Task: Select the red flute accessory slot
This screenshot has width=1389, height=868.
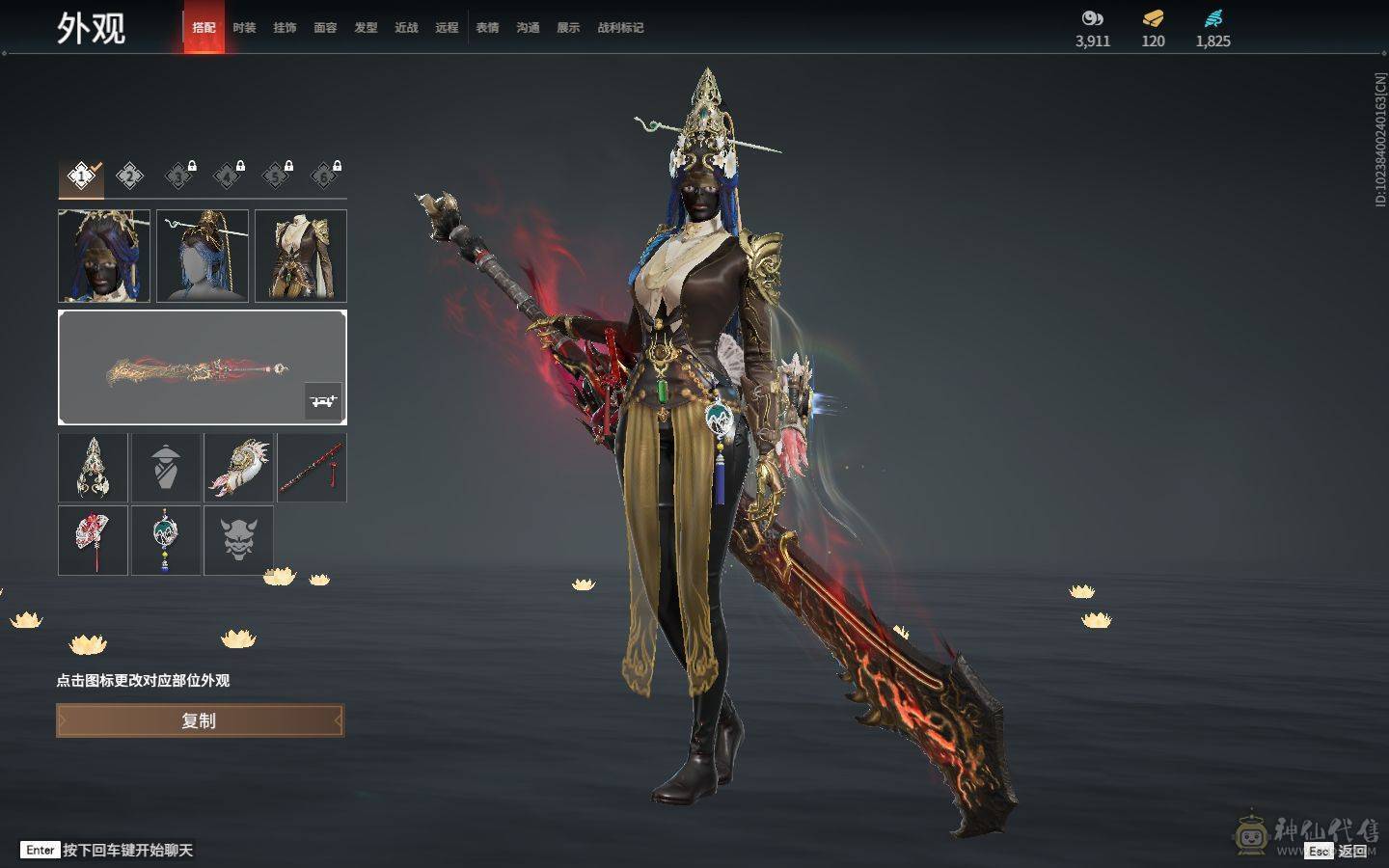Action: tap(313, 468)
